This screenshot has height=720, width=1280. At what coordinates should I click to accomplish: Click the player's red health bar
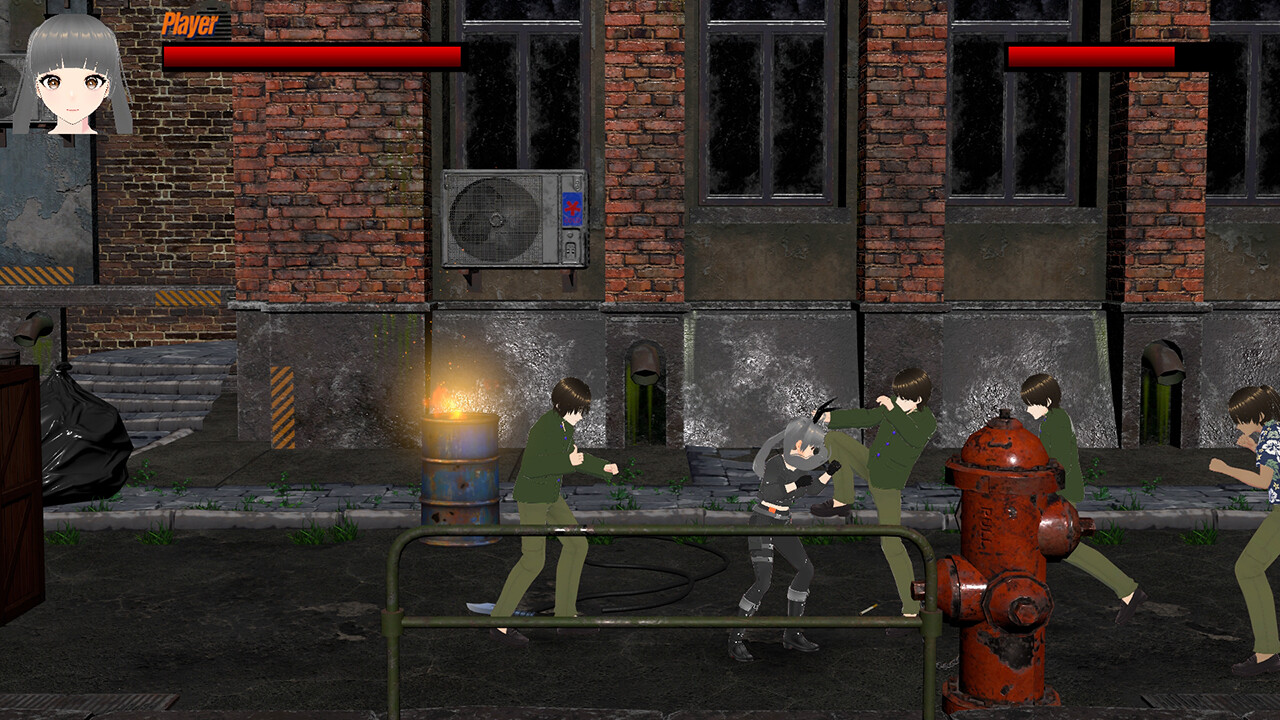pyautogui.click(x=310, y=57)
